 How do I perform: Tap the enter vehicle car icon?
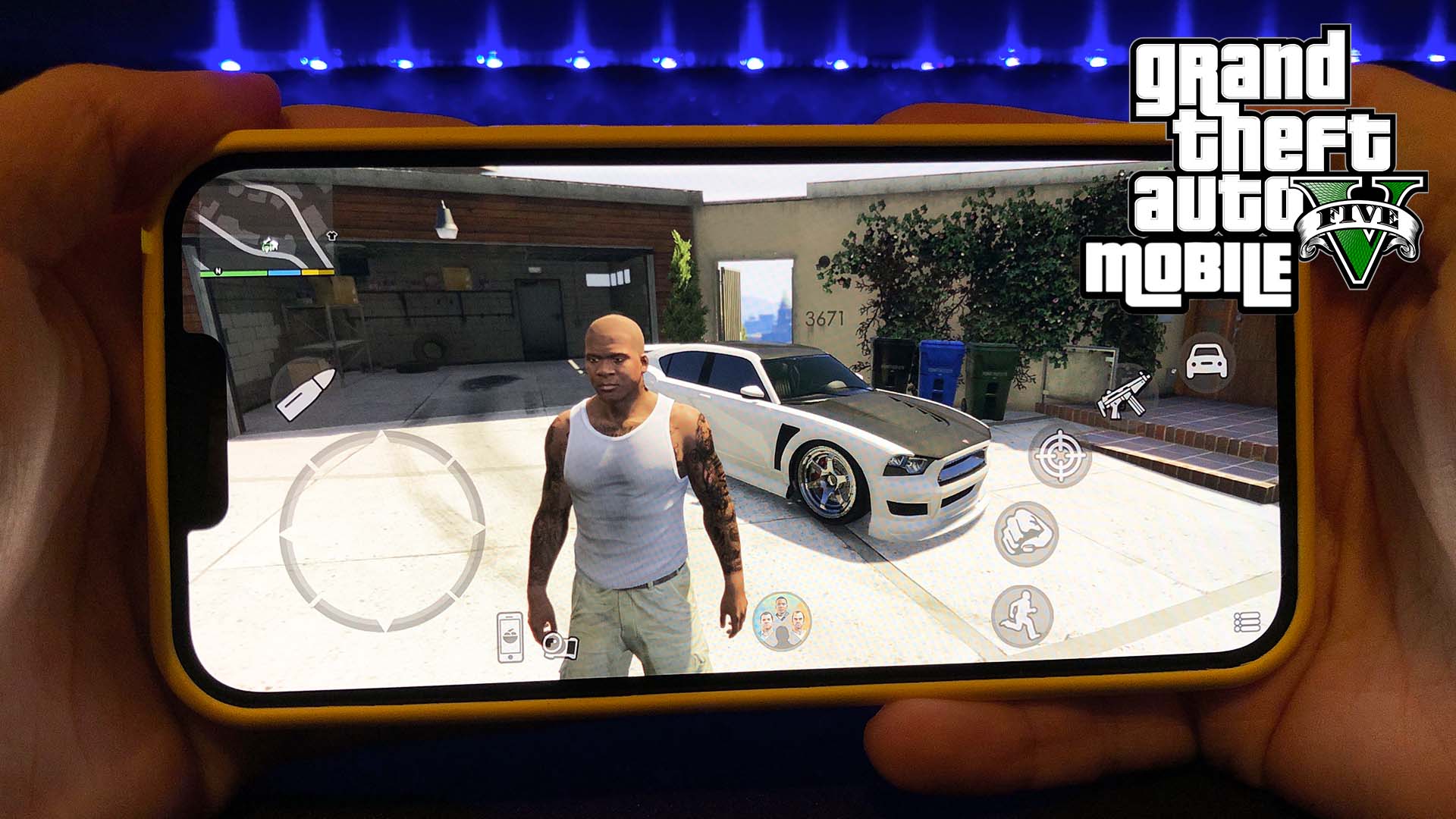[x=1208, y=359]
